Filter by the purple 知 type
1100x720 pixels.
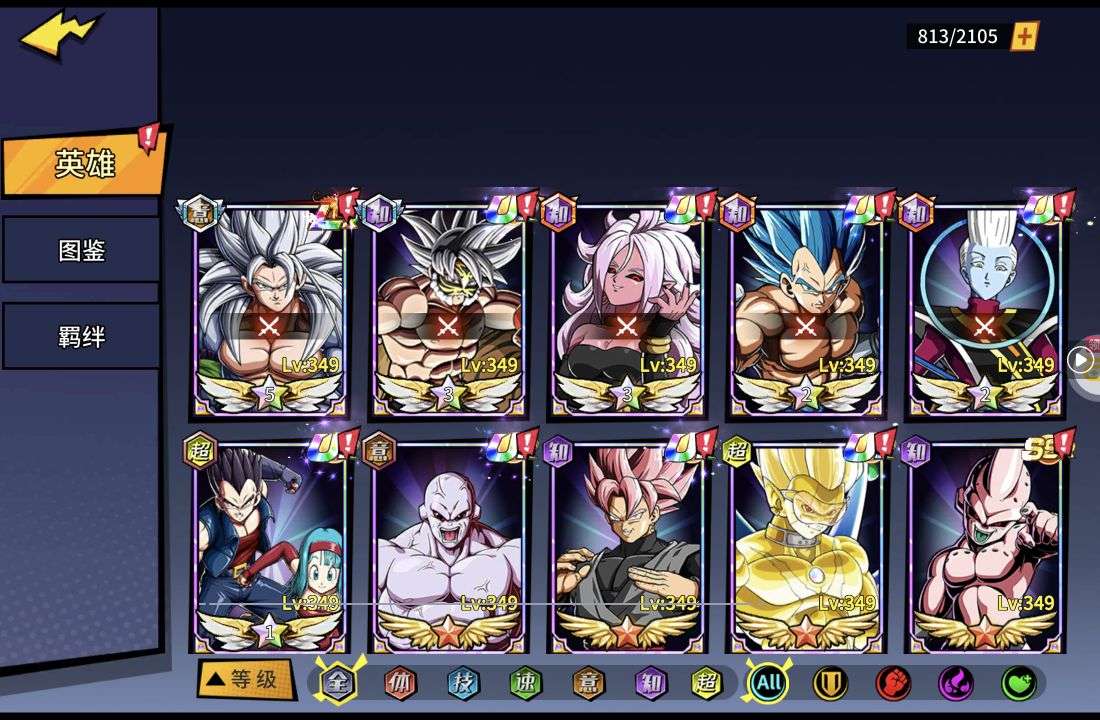click(x=650, y=683)
